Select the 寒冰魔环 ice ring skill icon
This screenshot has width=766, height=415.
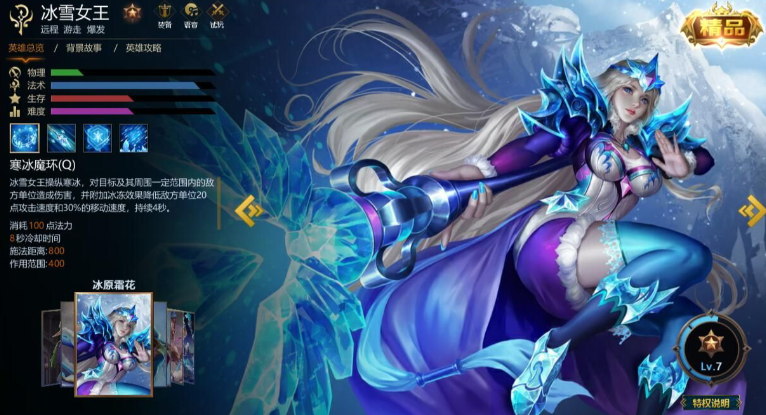point(23,138)
